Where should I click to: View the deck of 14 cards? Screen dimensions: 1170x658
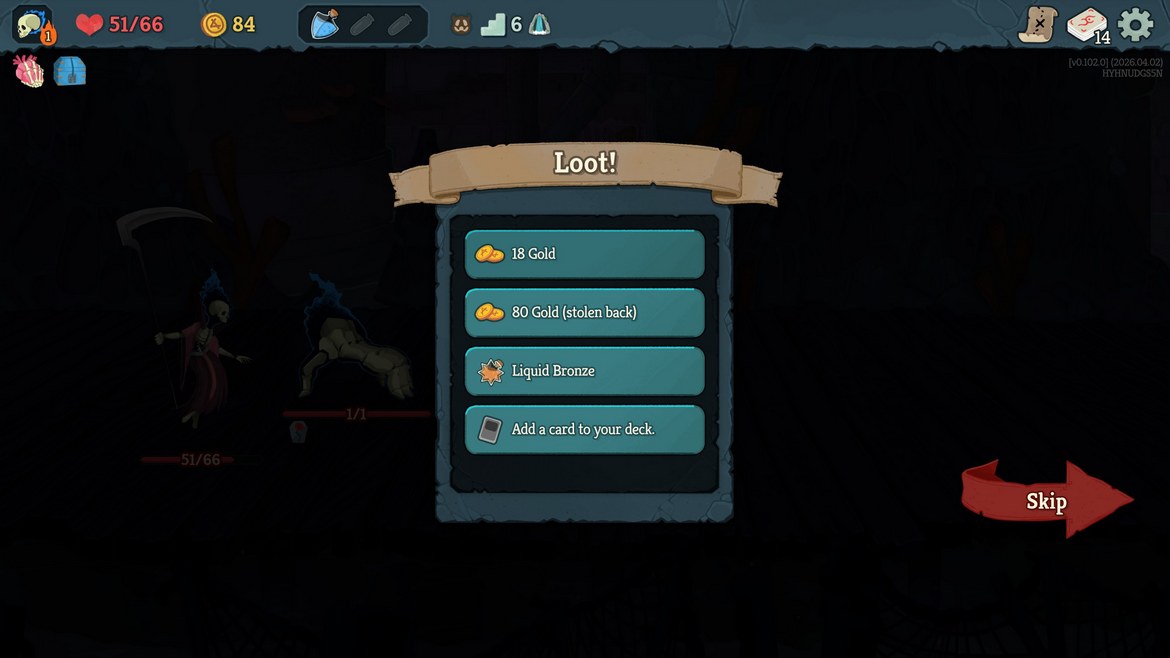[1087, 25]
